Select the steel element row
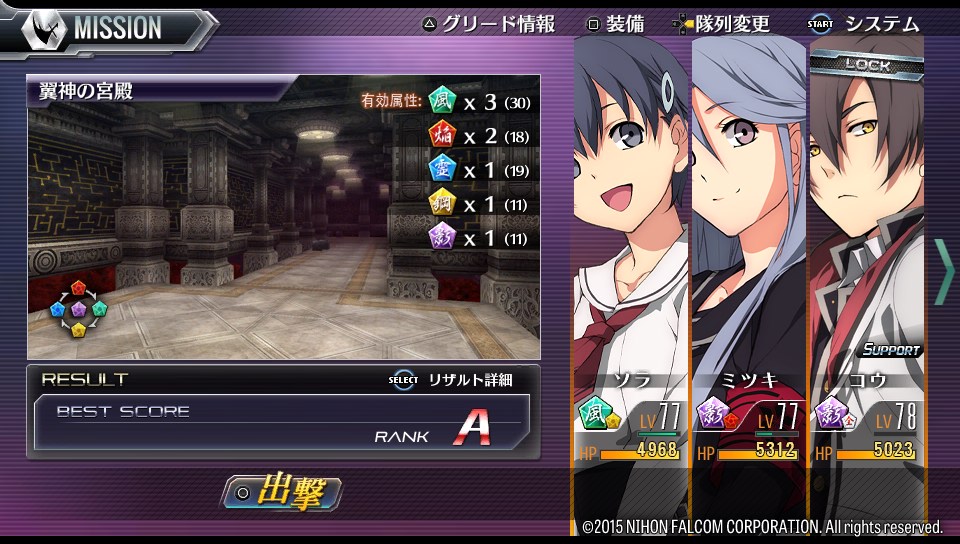The width and height of the screenshot is (960, 544). click(x=479, y=204)
